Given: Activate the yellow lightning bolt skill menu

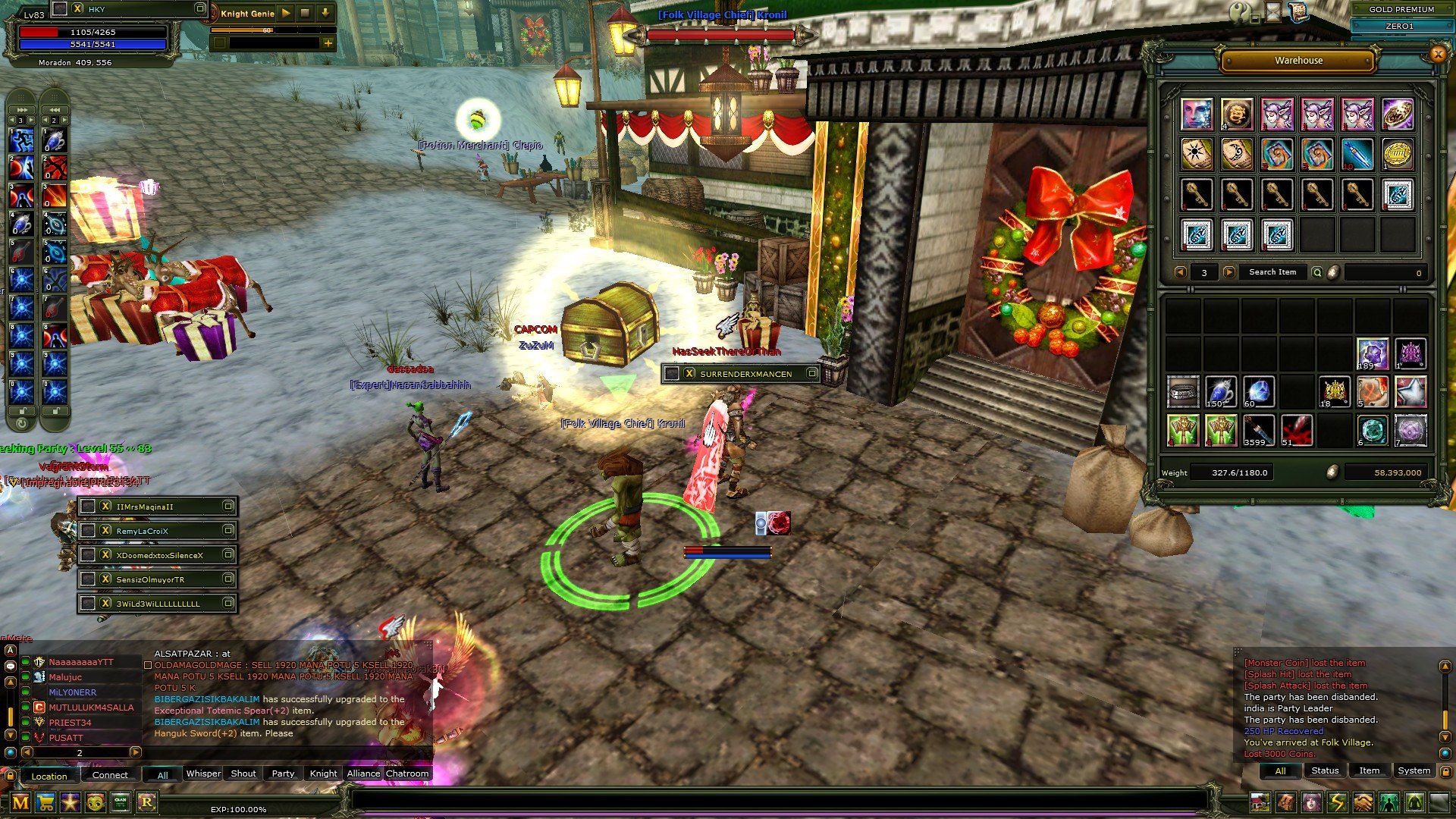Looking at the screenshot, I should tap(1337, 802).
